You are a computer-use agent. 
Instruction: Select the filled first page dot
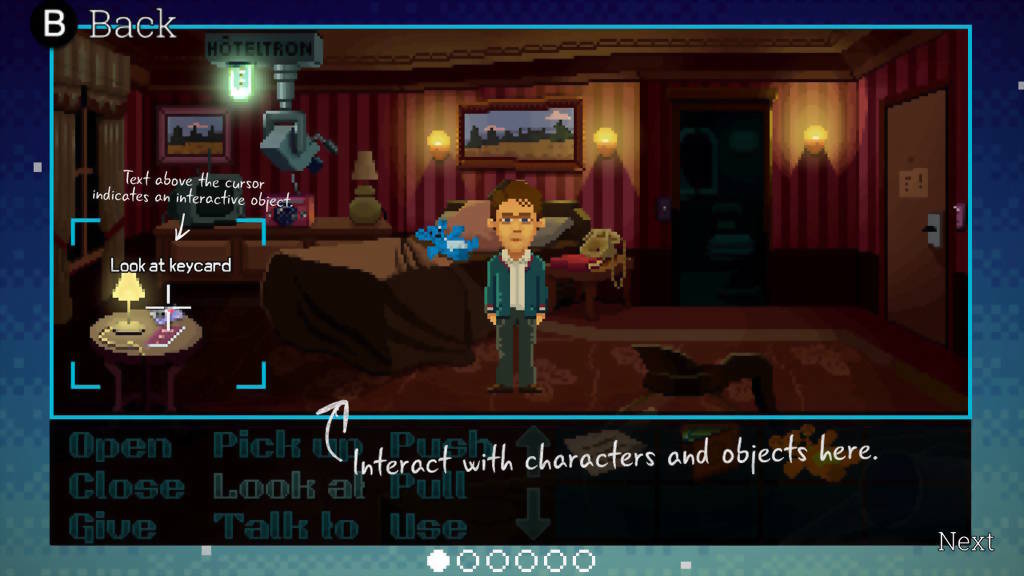point(438,561)
